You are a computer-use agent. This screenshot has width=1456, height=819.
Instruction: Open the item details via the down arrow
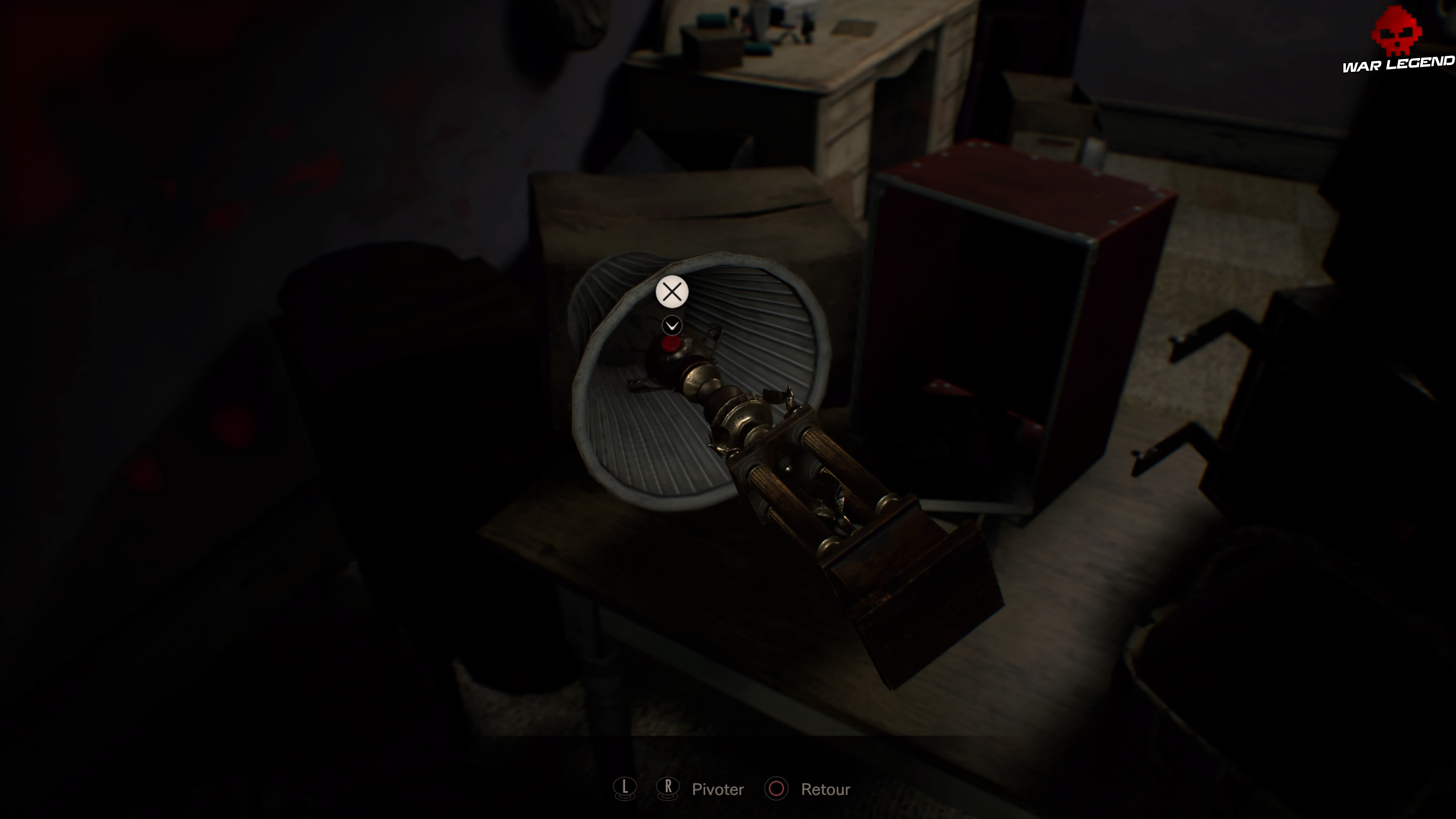(x=672, y=325)
